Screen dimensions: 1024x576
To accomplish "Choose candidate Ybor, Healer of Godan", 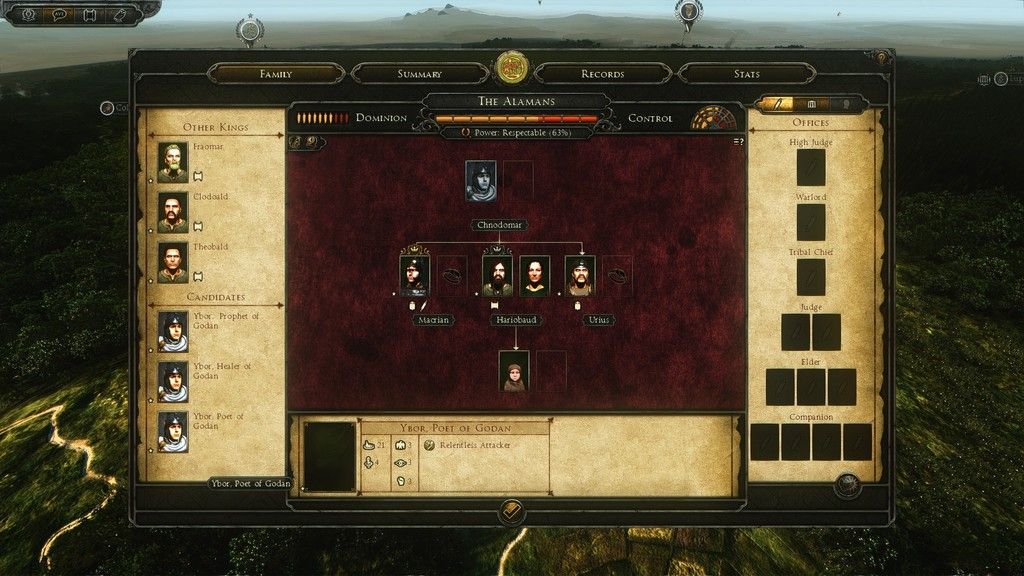I will (173, 381).
